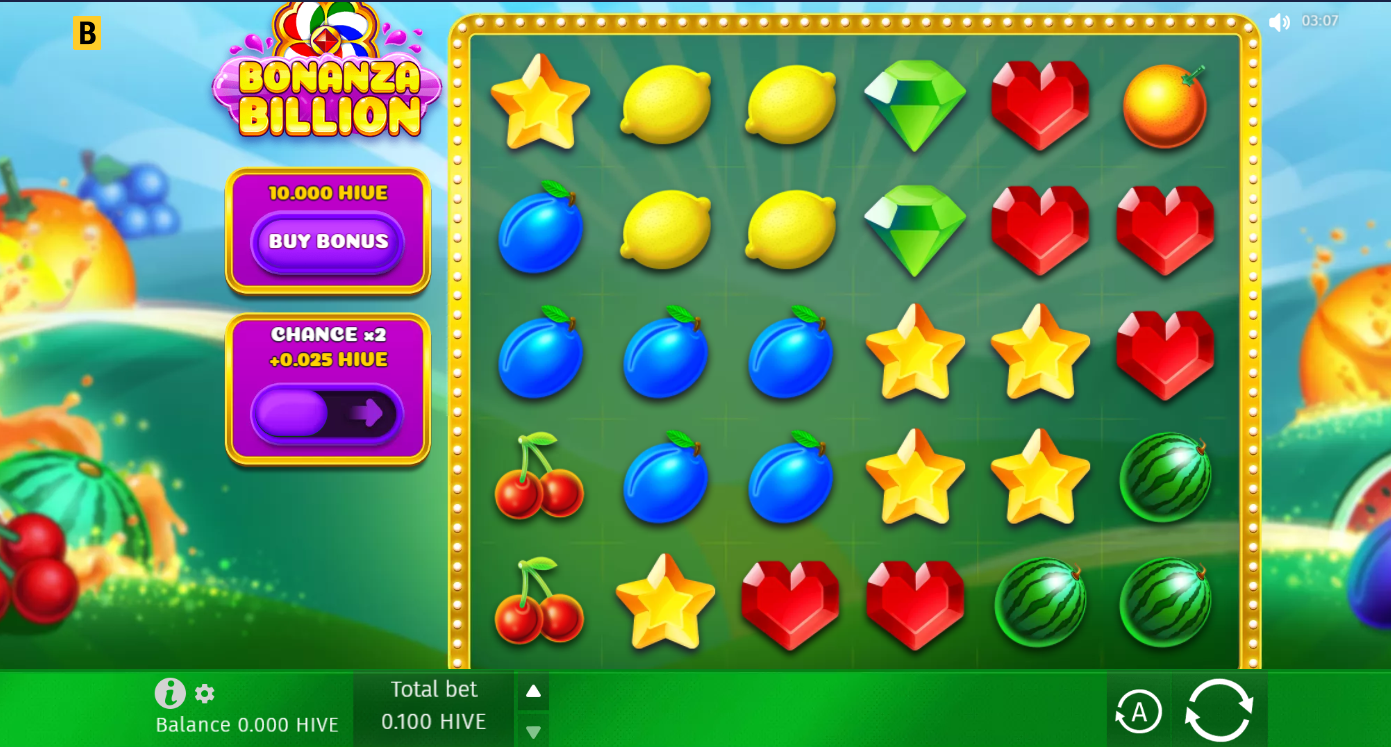Increase the total bet with the up arrow
Viewport: 1391px width, 747px height.
pyautogui.click(x=533, y=691)
